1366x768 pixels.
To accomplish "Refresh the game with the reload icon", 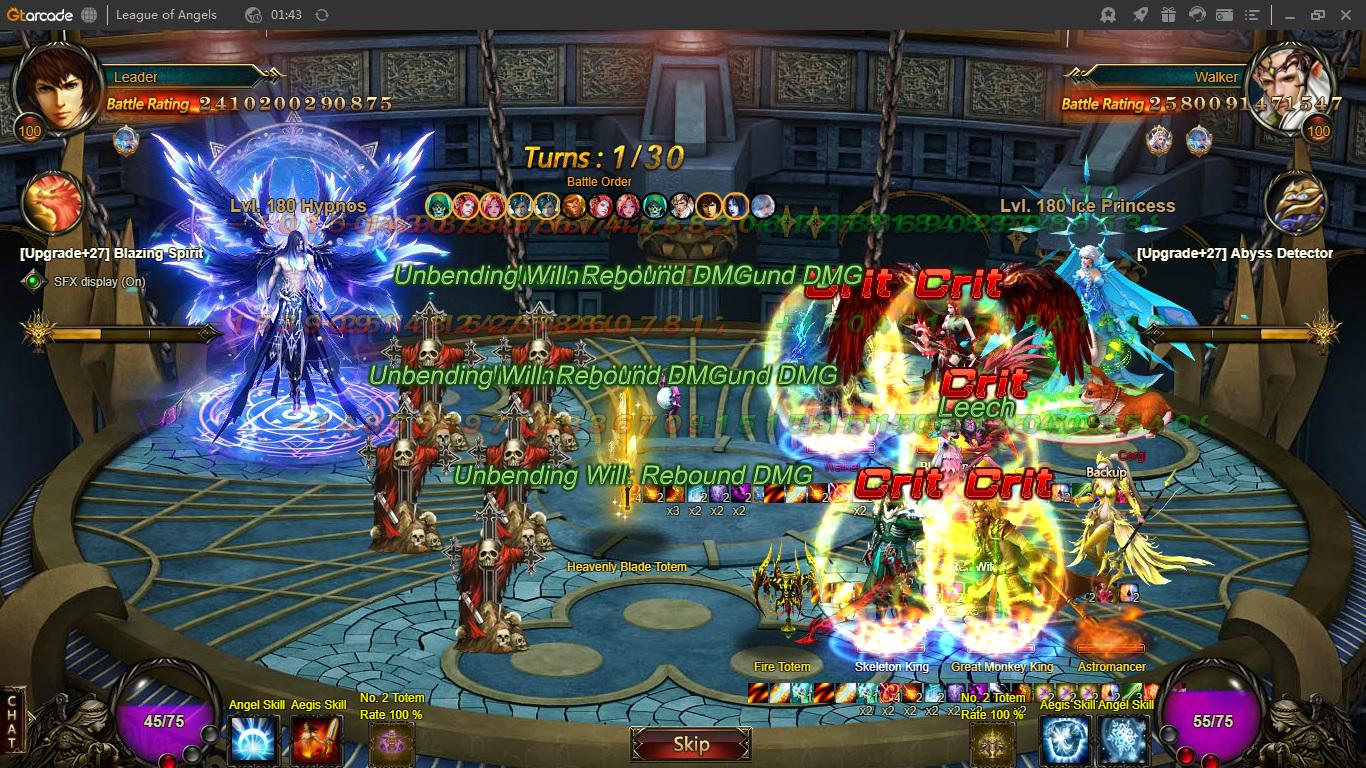I will [321, 15].
